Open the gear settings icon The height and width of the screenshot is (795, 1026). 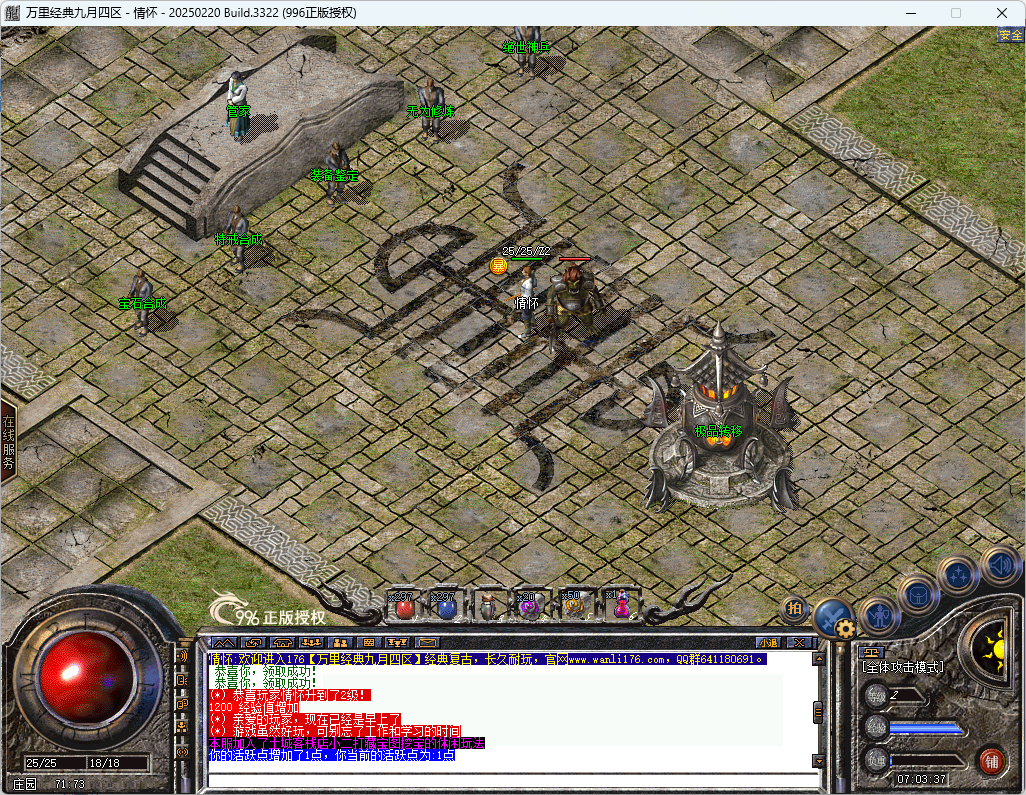[846, 629]
